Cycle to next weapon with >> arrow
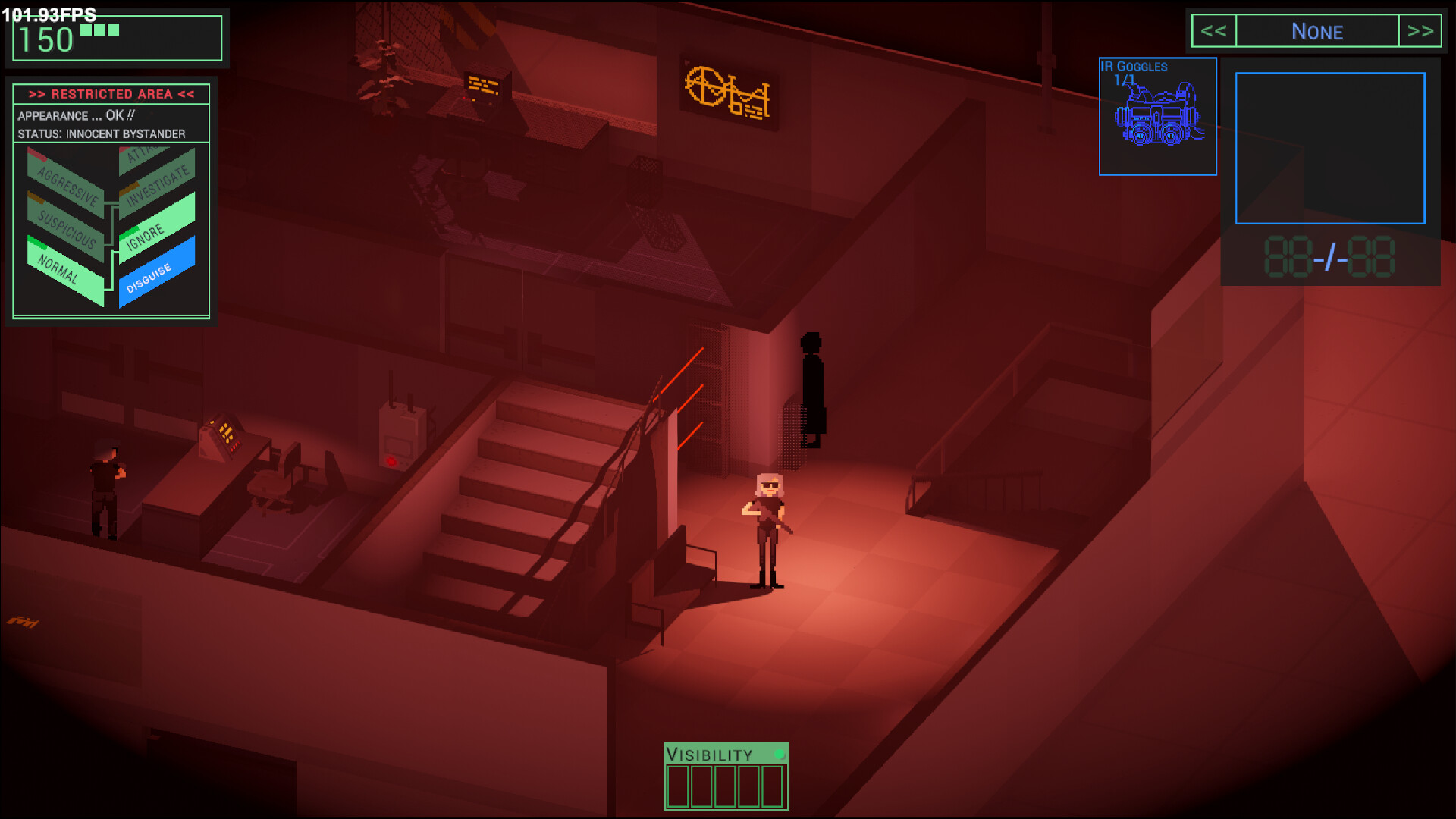Screen dimensions: 1456x819 1420,31
